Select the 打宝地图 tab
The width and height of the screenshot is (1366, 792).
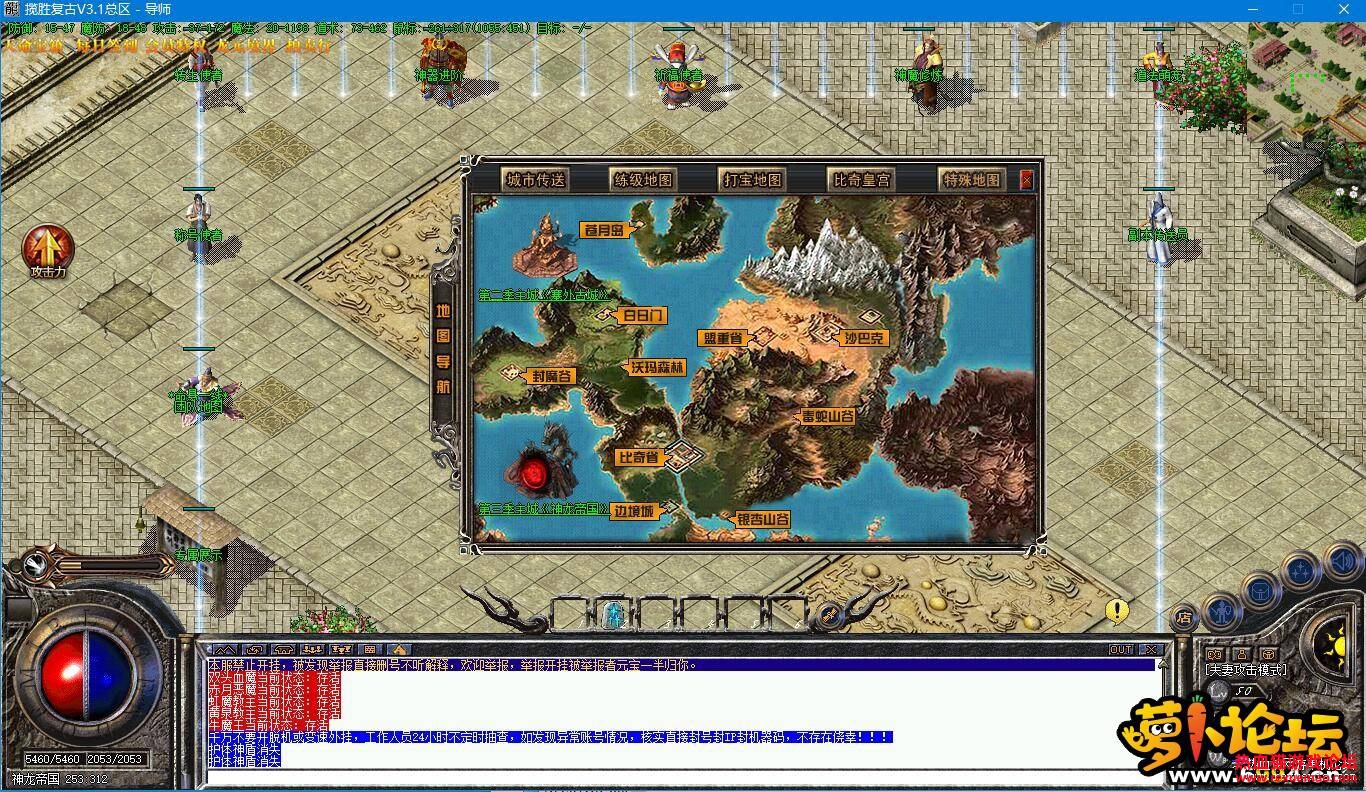[753, 180]
